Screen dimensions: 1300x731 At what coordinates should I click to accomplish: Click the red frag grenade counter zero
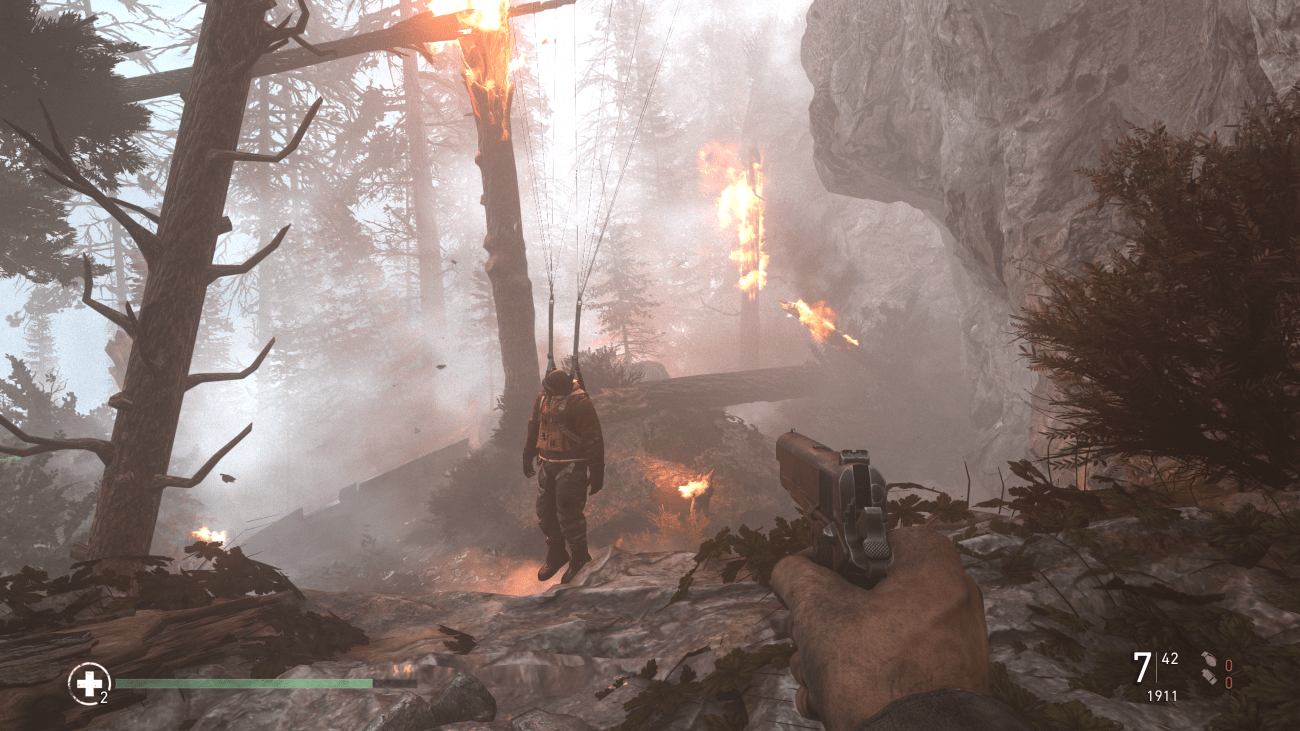point(1228,663)
